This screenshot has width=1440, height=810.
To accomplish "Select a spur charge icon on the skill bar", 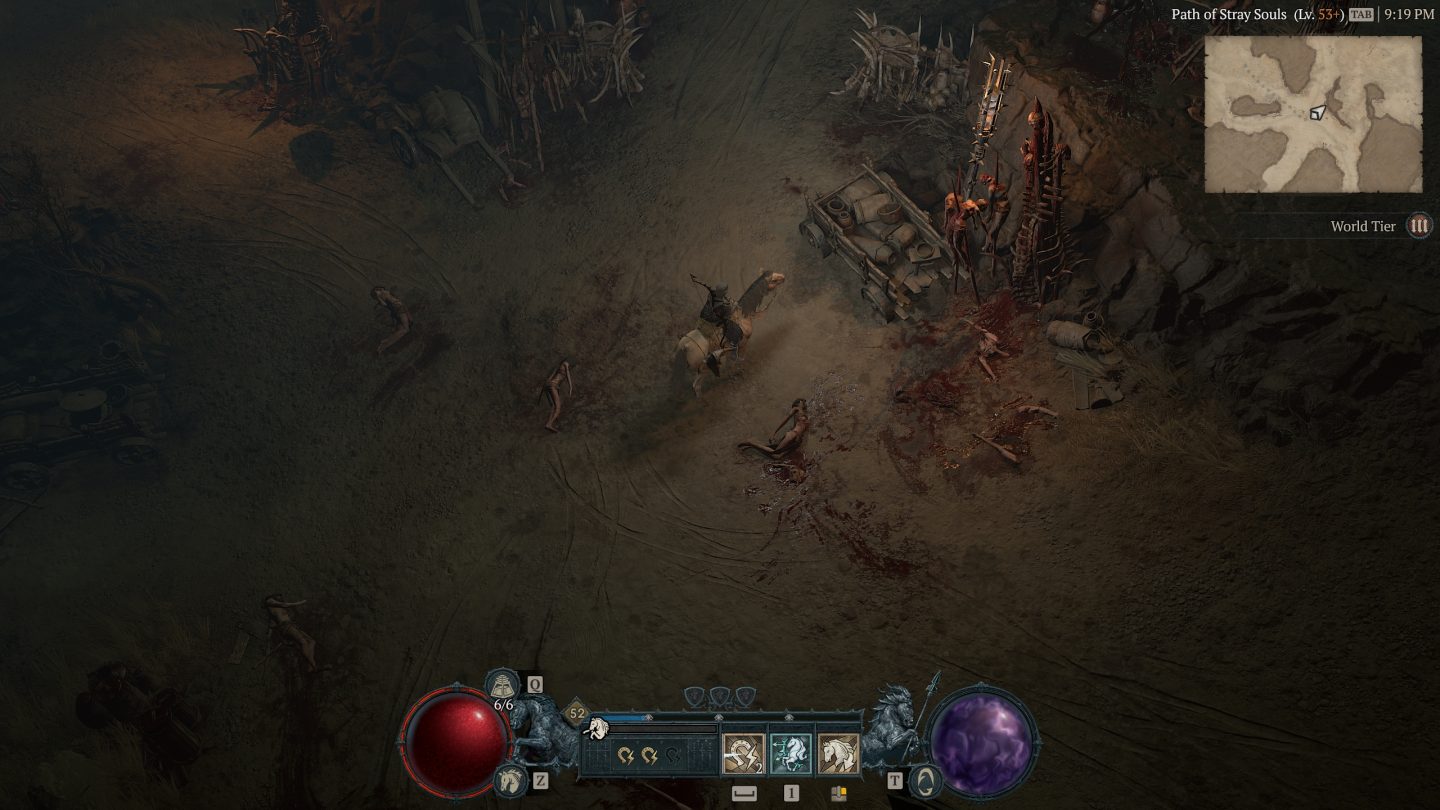I will point(624,754).
